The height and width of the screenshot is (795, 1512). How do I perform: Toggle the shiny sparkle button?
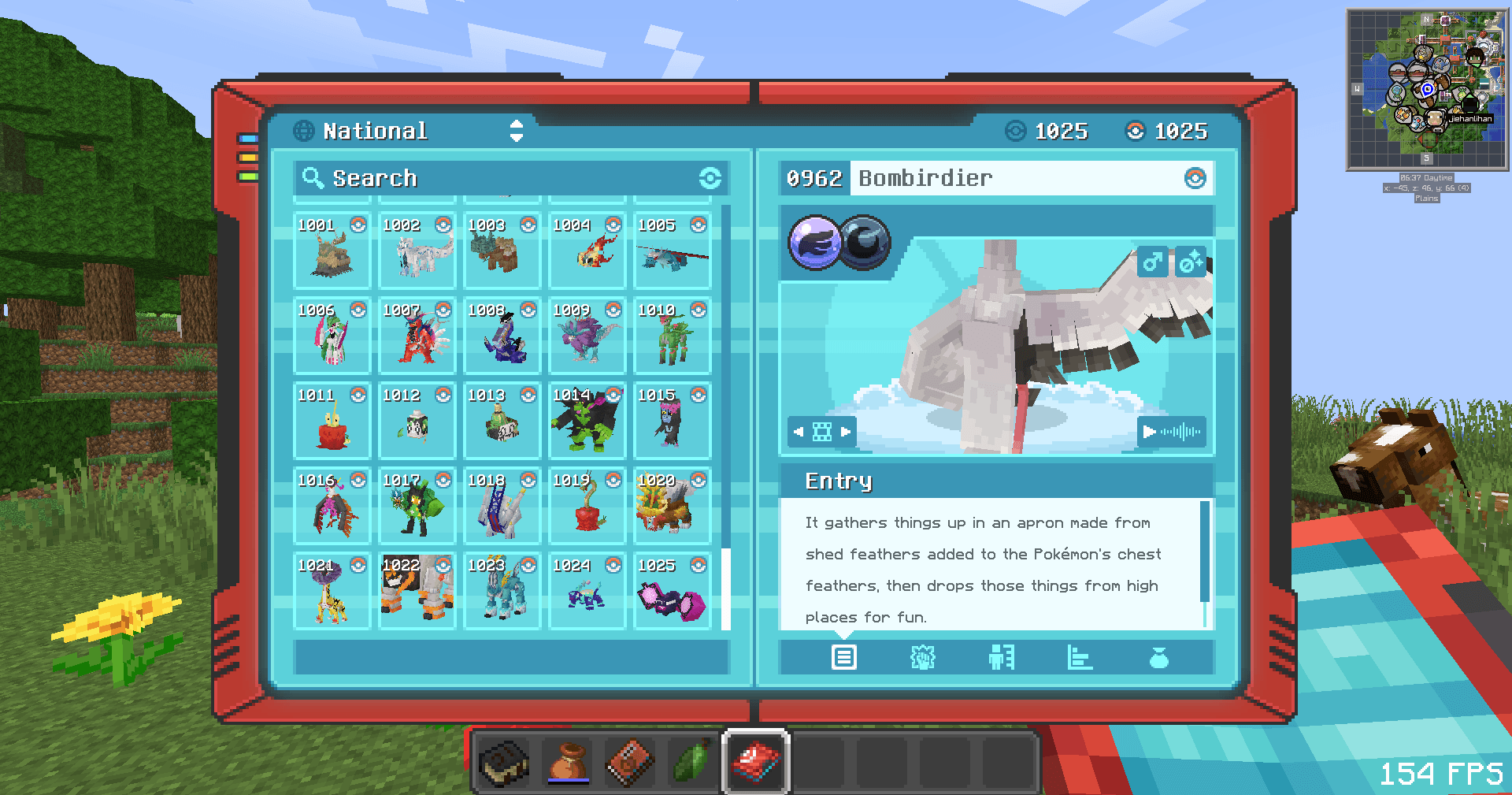(x=1190, y=262)
